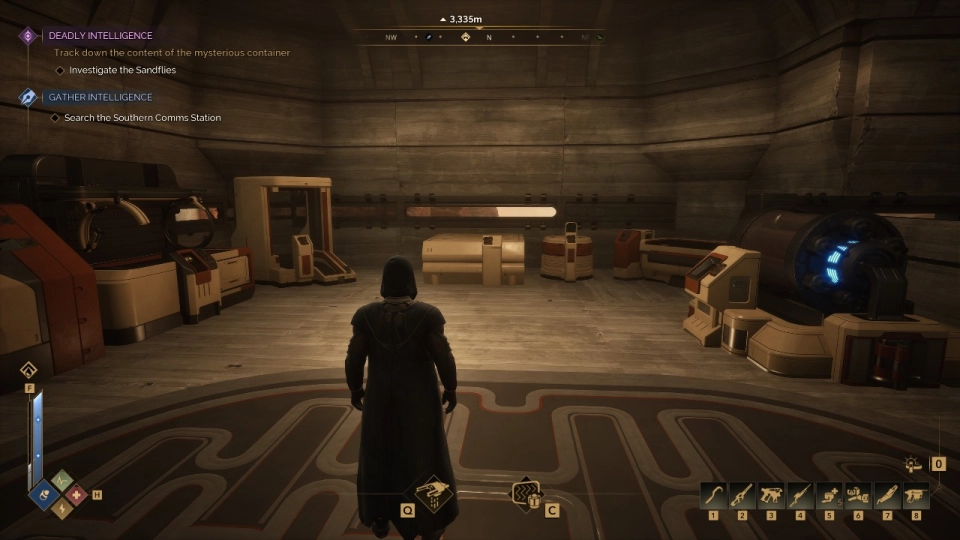Select the Deadly Intelligence quest tracker
This screenshot has height=540, width=960.
pos(114,35)
